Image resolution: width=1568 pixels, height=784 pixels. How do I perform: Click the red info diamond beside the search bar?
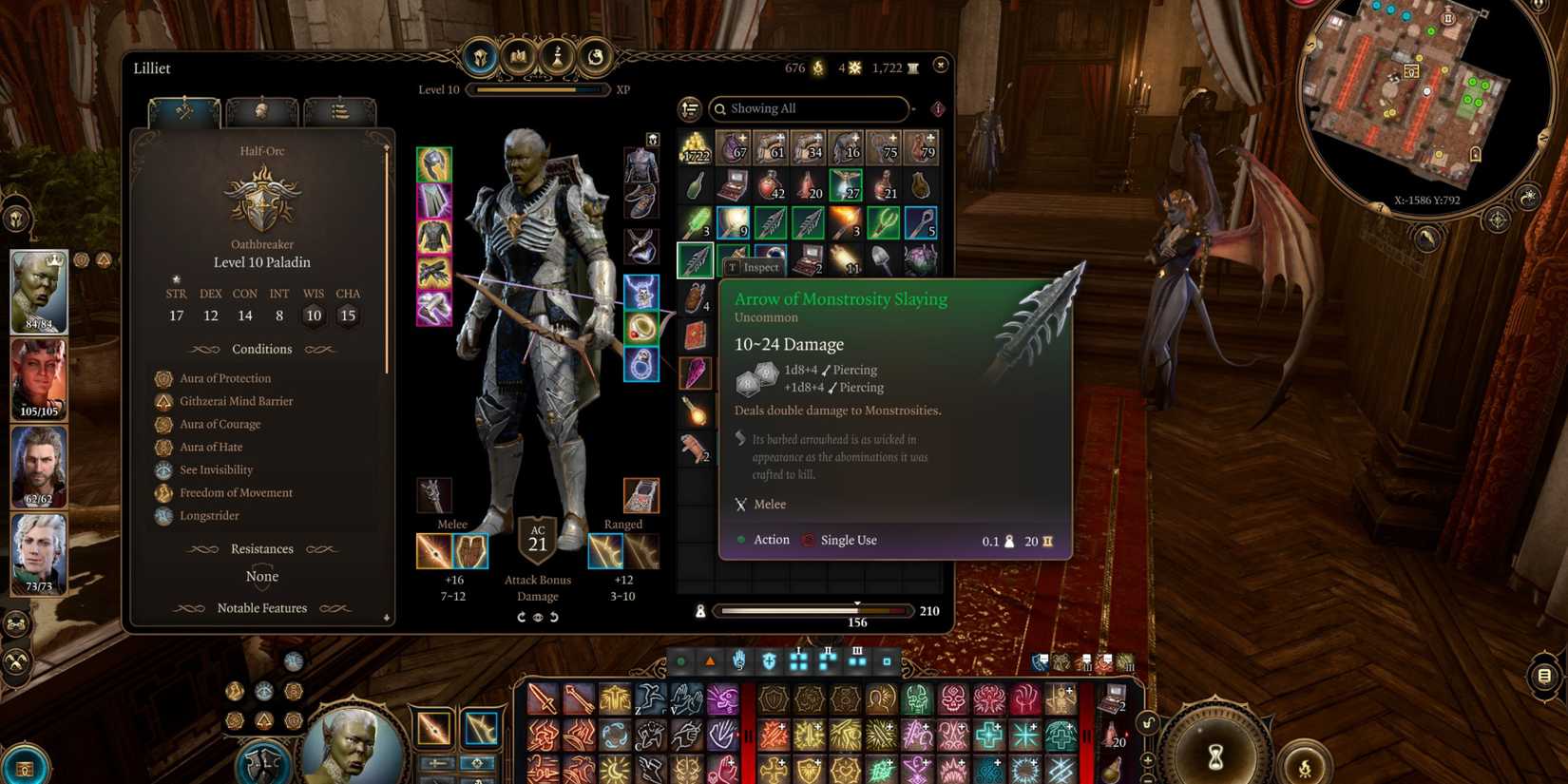938,107
